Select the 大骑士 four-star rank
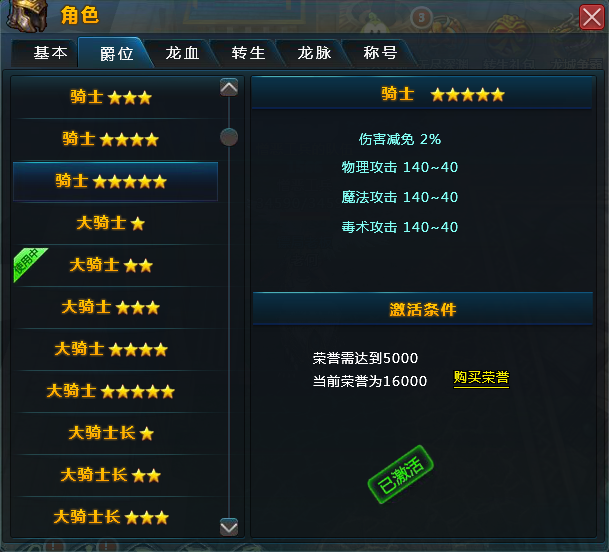Image resolution: width=609 pixels, height=552 pixels. click(x=111, y=349)
